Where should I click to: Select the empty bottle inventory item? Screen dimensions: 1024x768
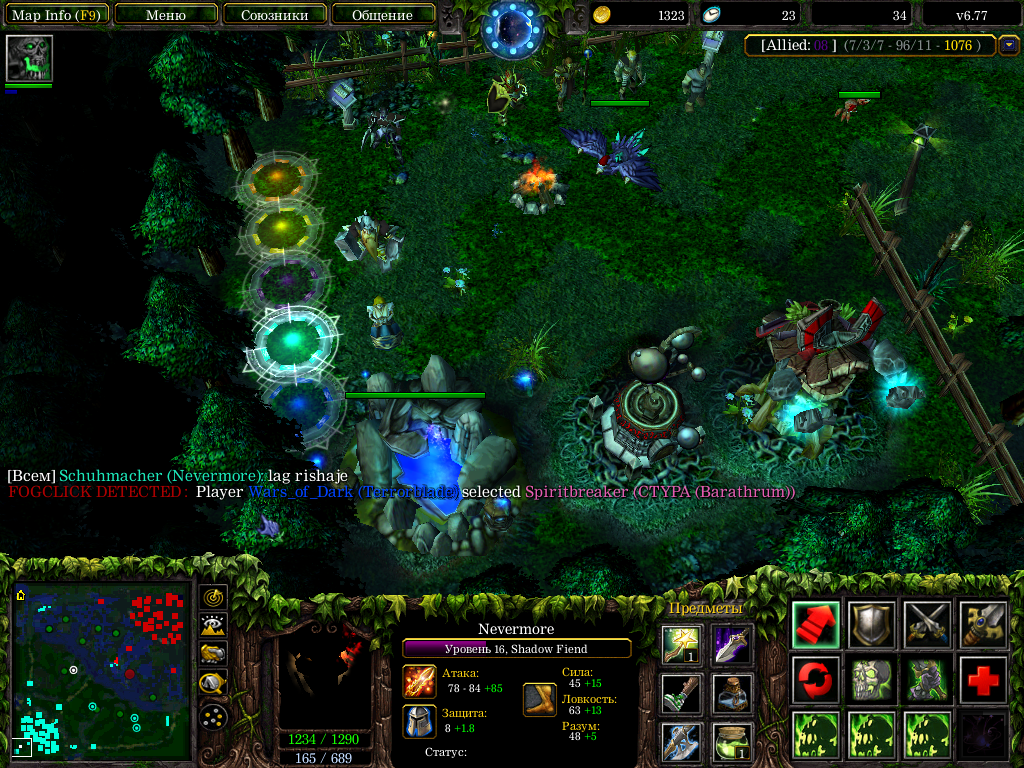(732, 693)
